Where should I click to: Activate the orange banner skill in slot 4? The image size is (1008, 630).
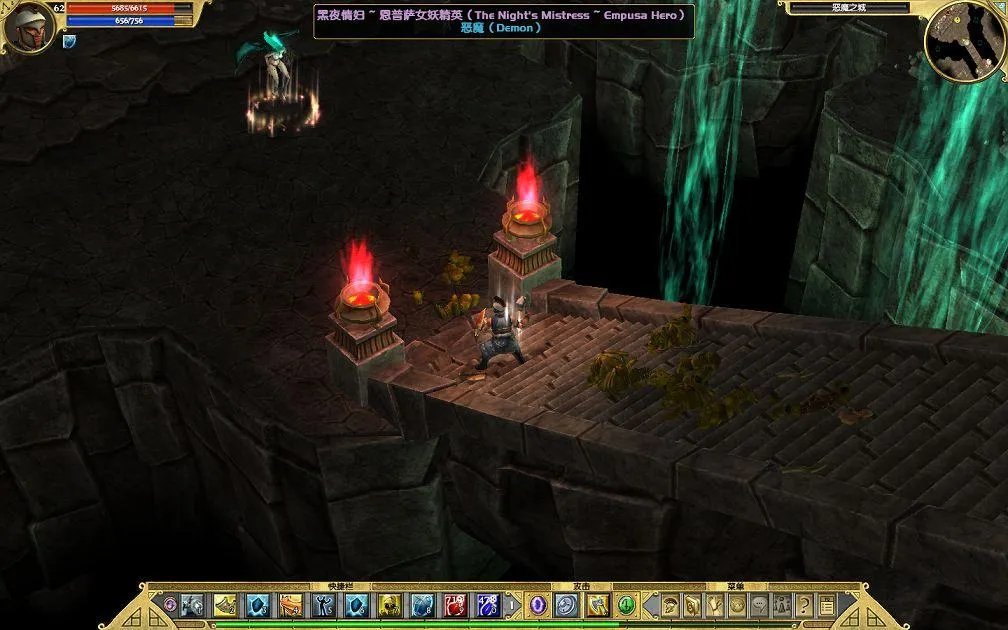tap(291, 604)
